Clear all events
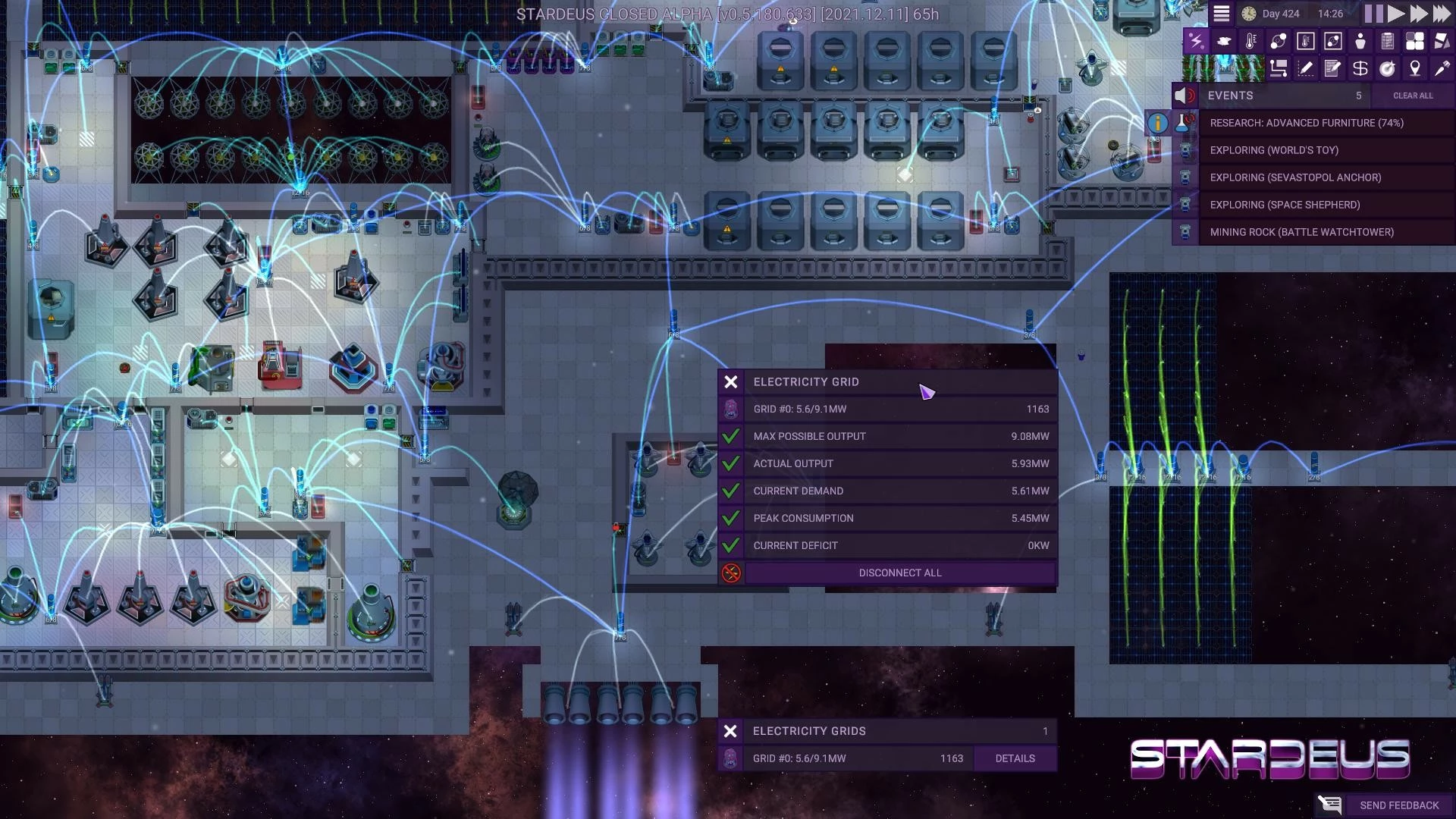1456x819 pixels. [x=1413, y=96]
